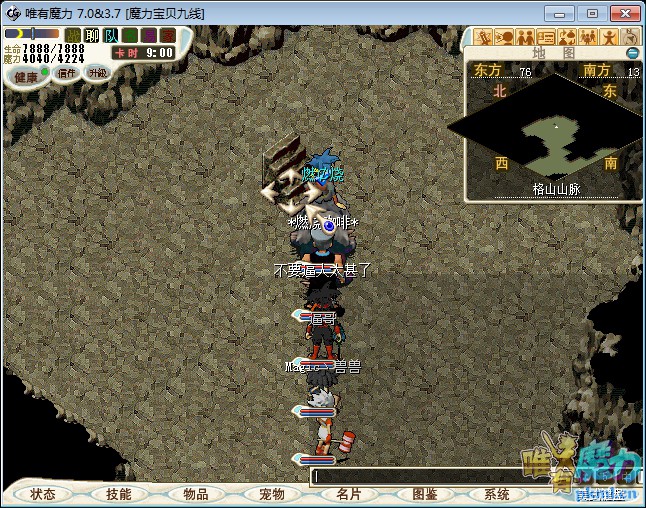
Task: Open the 物品 items menu
Action: pyautogui.click(x=195, y=494)
